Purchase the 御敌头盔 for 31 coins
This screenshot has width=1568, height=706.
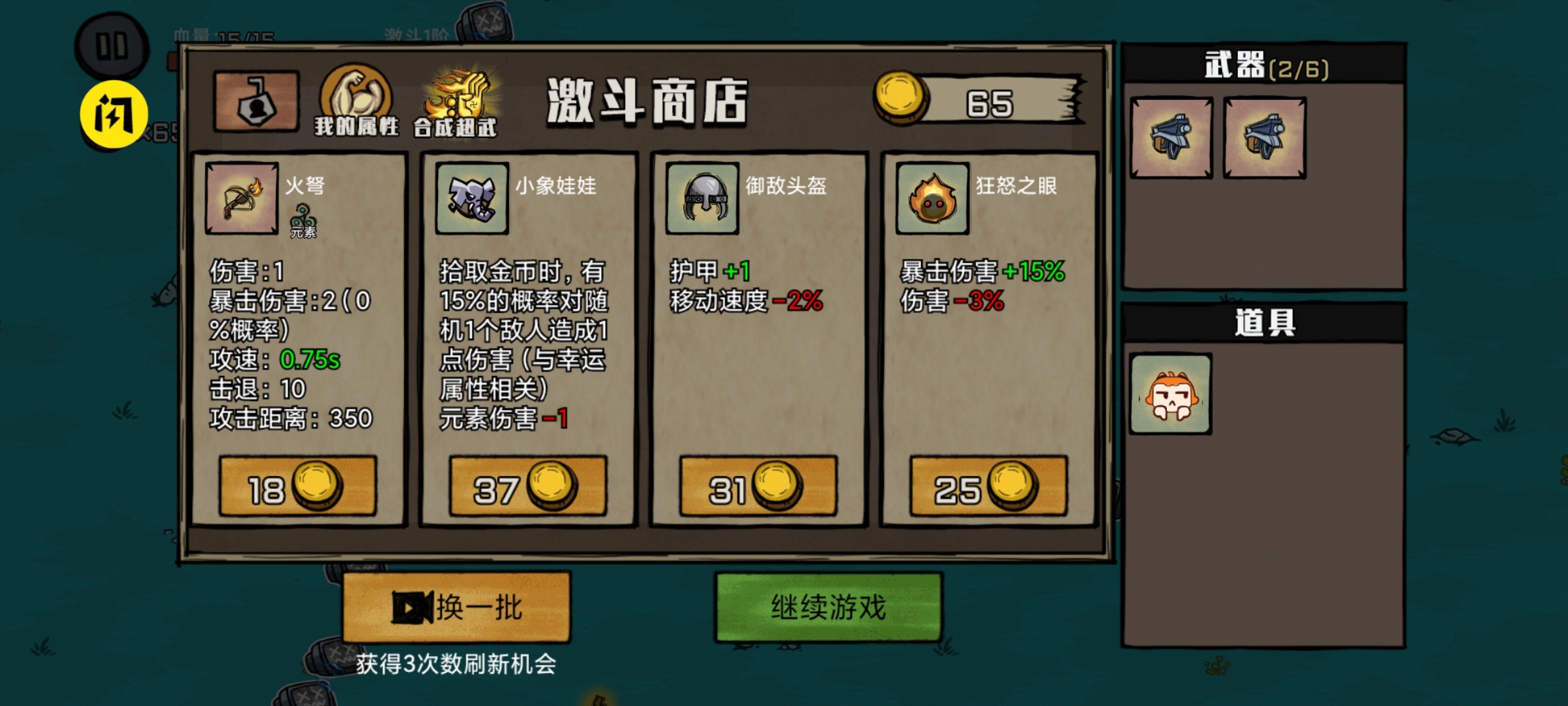758,486
